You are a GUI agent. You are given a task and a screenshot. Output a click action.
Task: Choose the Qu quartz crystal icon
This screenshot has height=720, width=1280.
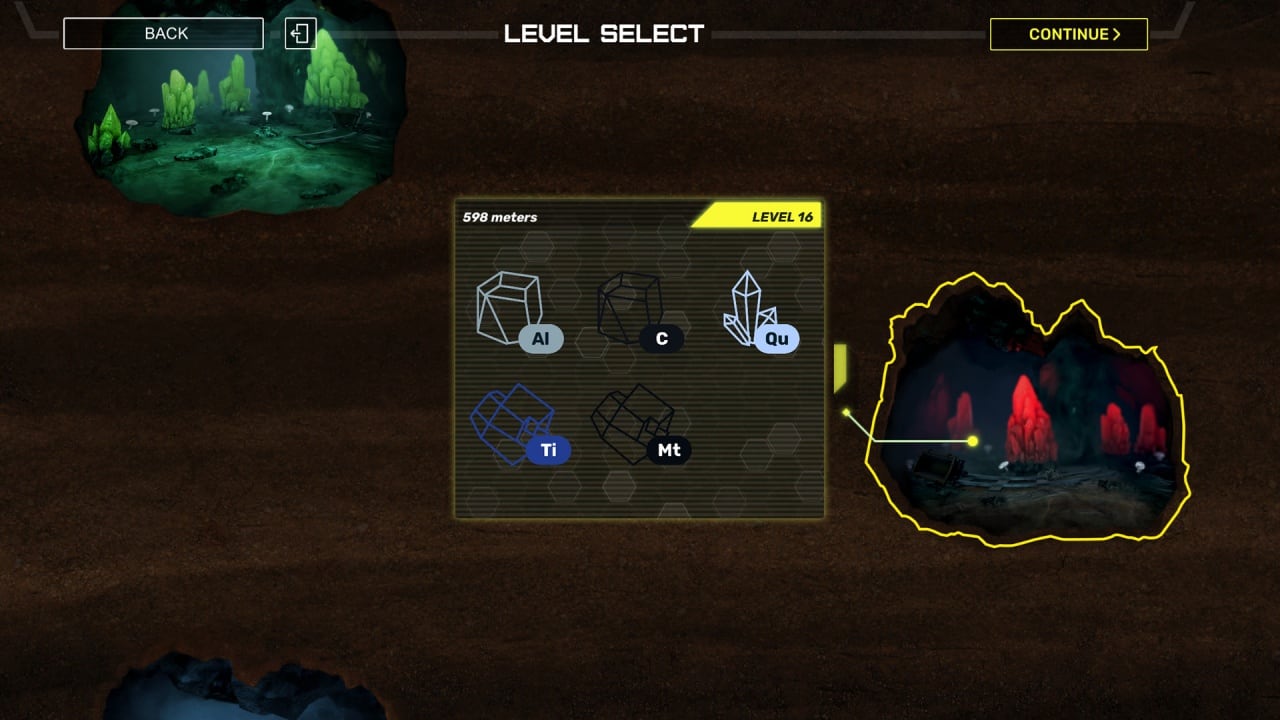(x=758, y=312)
